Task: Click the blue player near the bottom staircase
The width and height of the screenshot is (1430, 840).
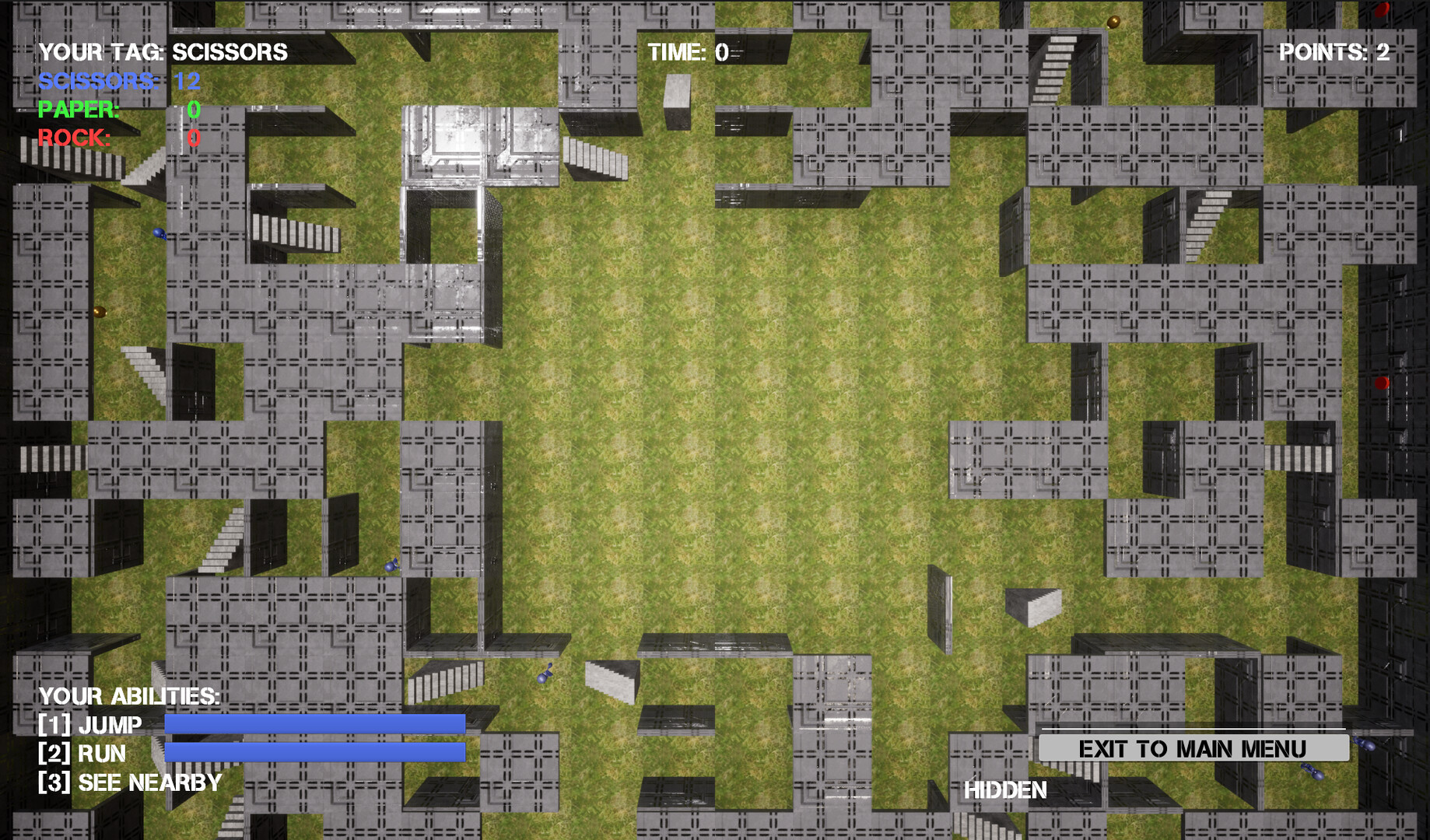Action: pos(544,678)
